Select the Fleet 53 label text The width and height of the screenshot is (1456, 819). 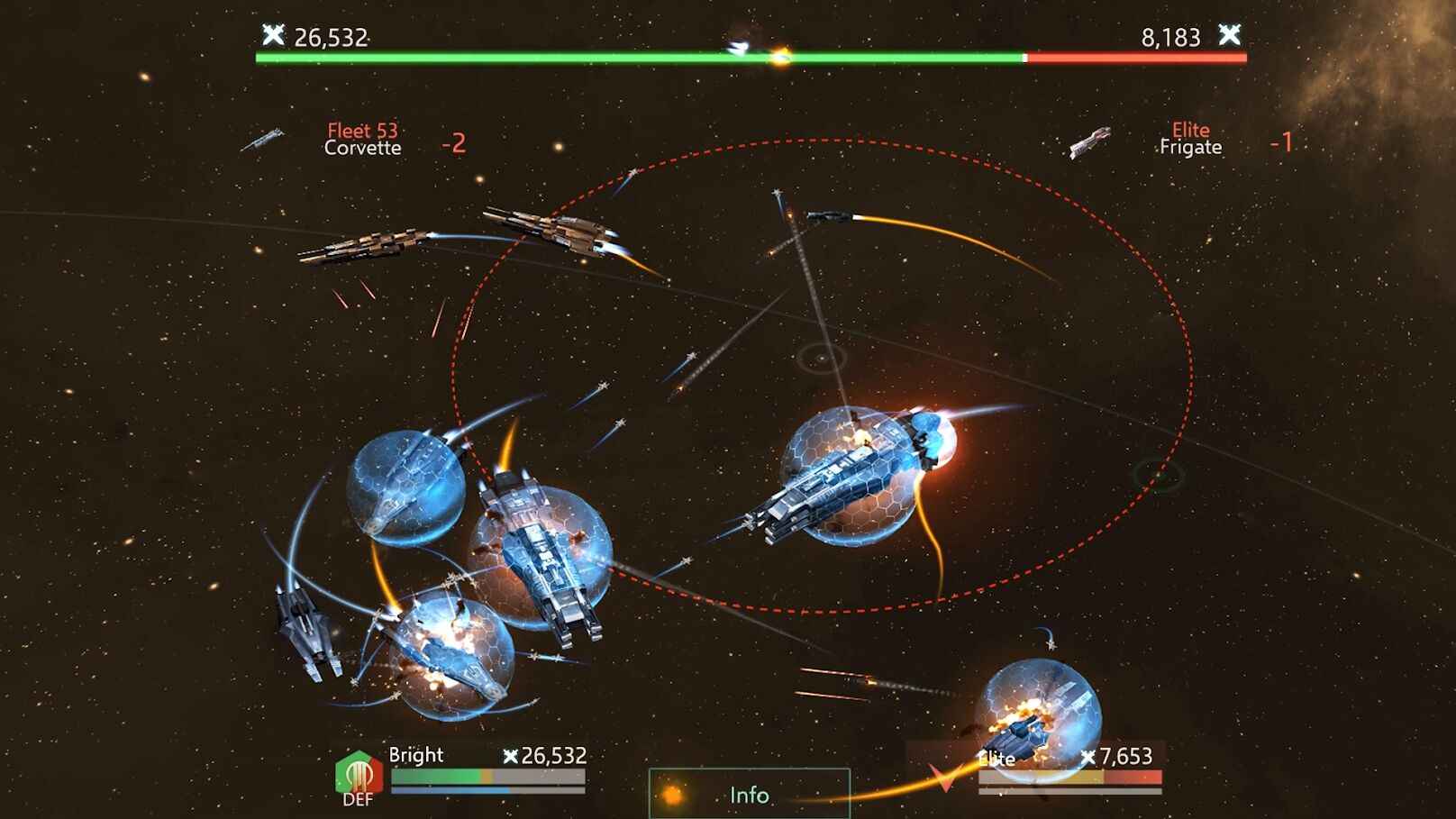point(363,130)
